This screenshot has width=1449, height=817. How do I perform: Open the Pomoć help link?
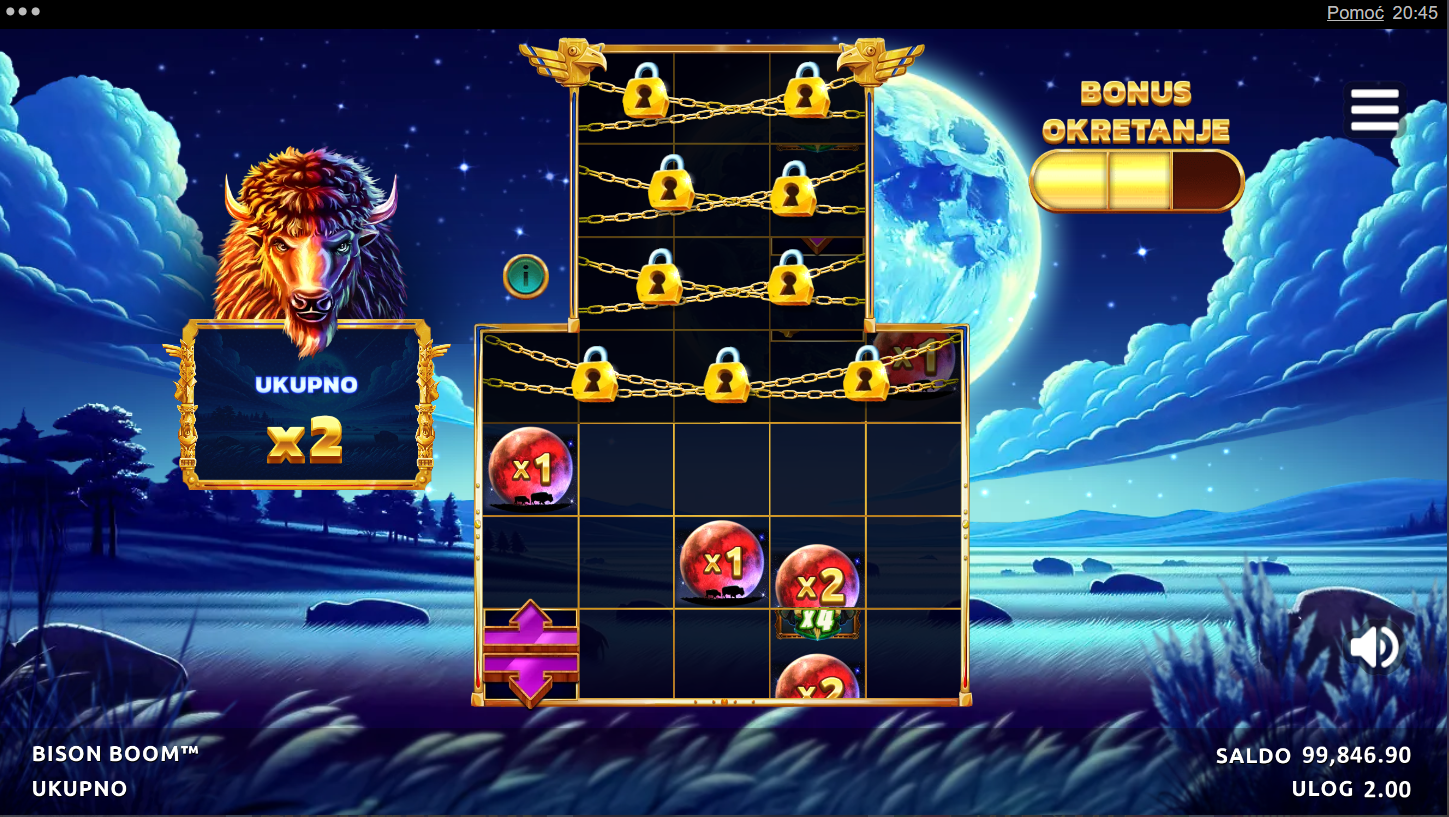tap(1354, 13)
